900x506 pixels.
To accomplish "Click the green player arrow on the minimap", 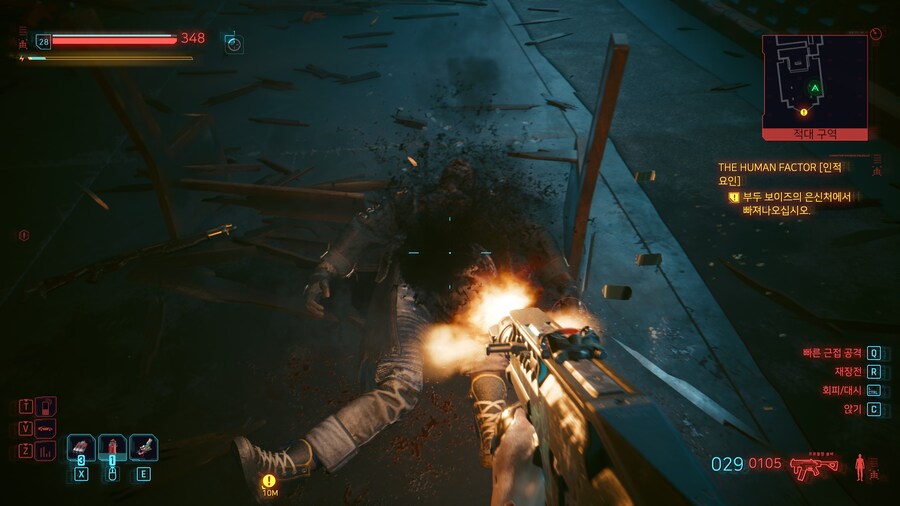I will point(816,89).
